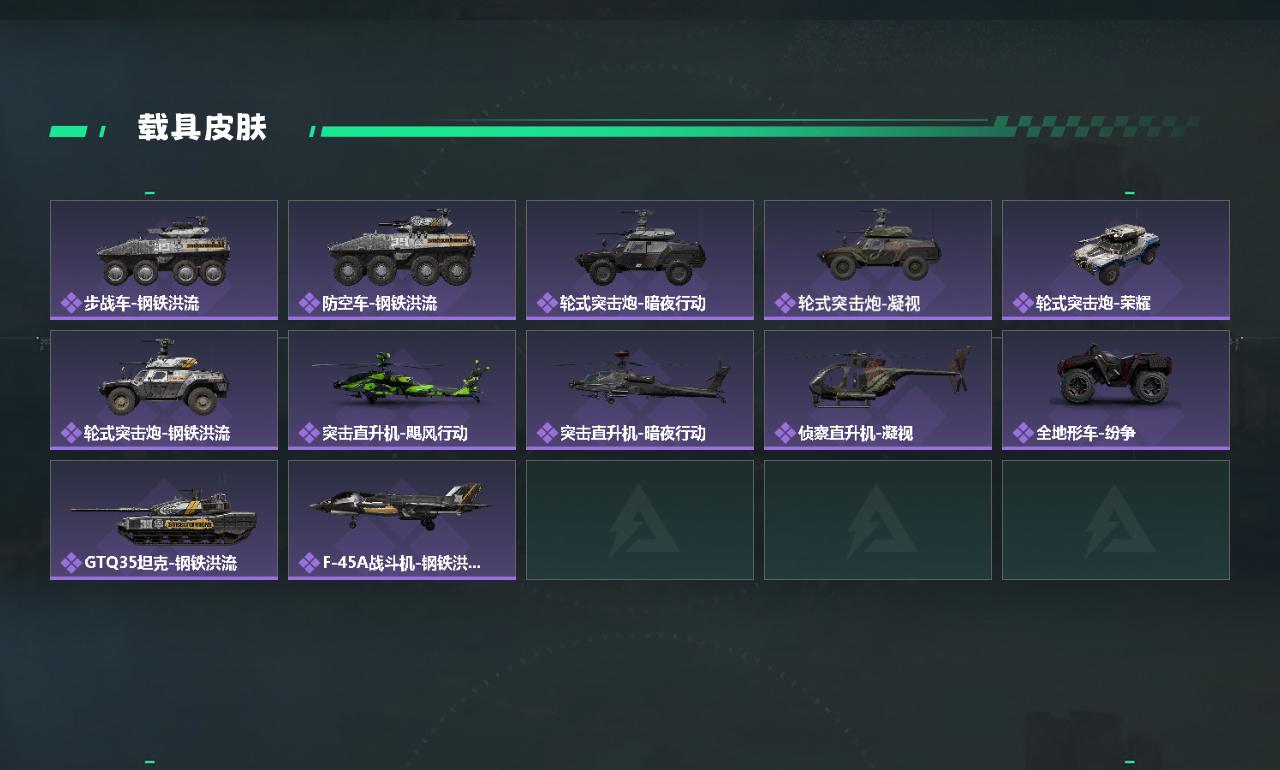This screenshot has width=1280, height=770.
Task: Open the 侦察直升机-凝视 skin tile
Action: pyautogui.click(x=878, y=389)
